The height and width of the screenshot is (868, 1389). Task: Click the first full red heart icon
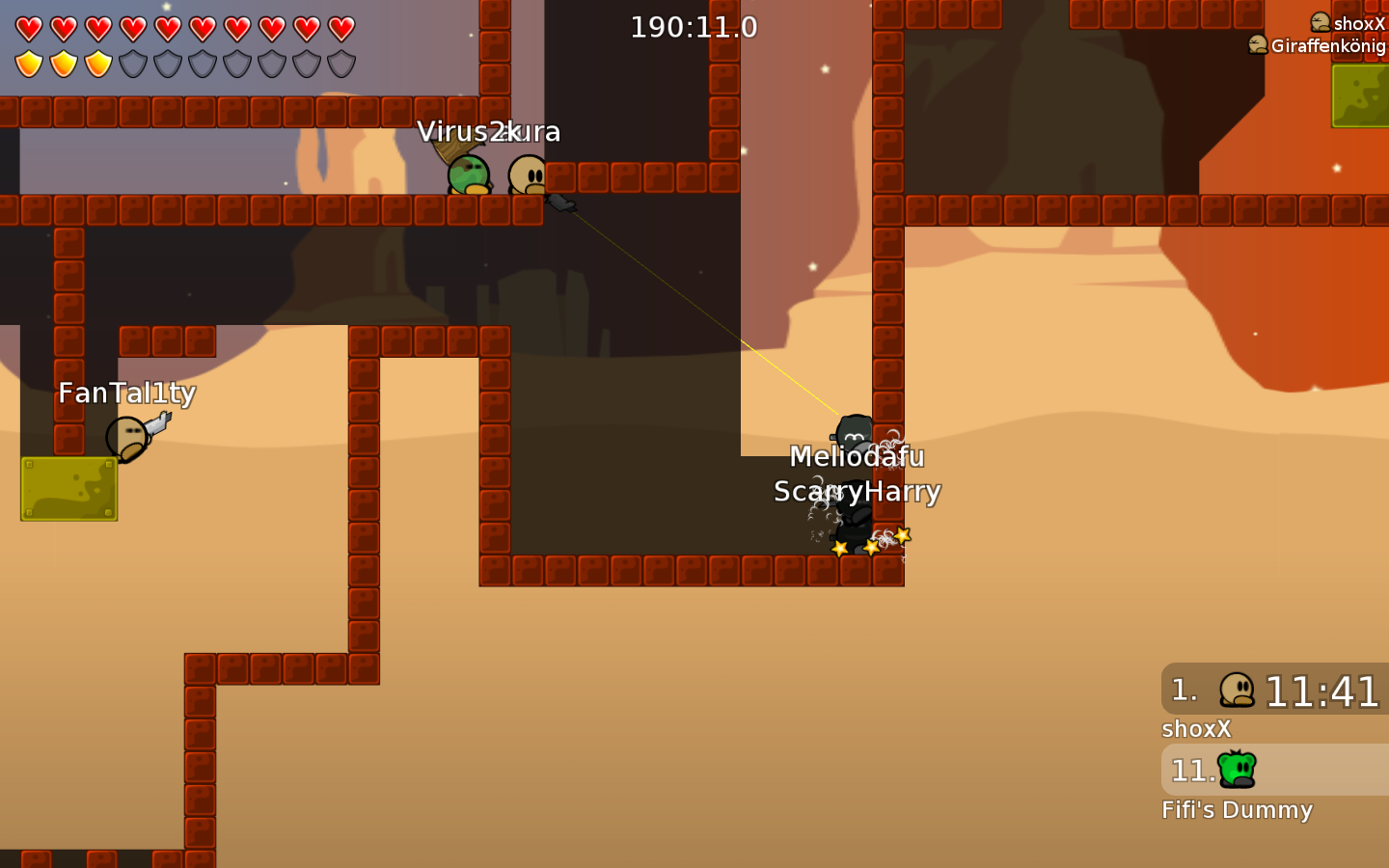click(30, 29)
